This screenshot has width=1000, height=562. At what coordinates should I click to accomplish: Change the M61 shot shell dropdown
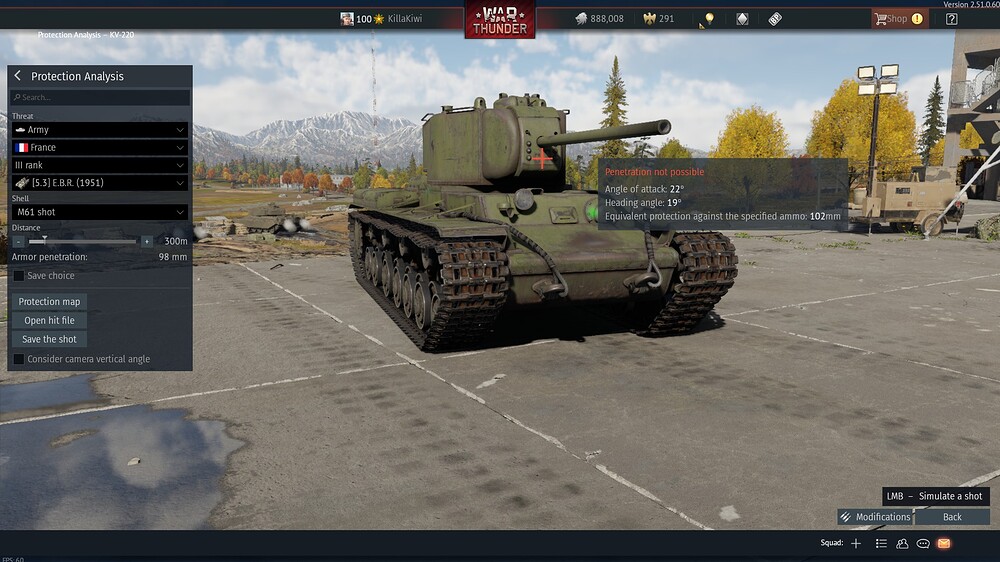point(99,212)
